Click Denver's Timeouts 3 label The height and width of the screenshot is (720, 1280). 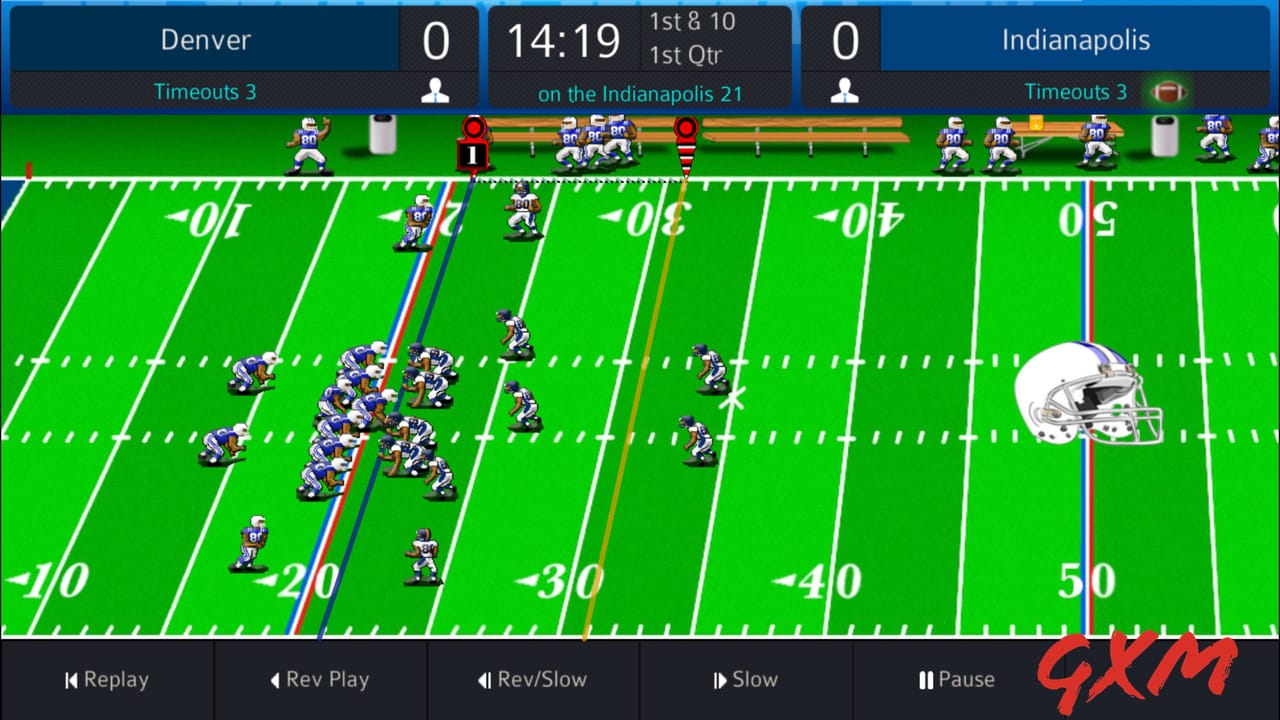205,91
